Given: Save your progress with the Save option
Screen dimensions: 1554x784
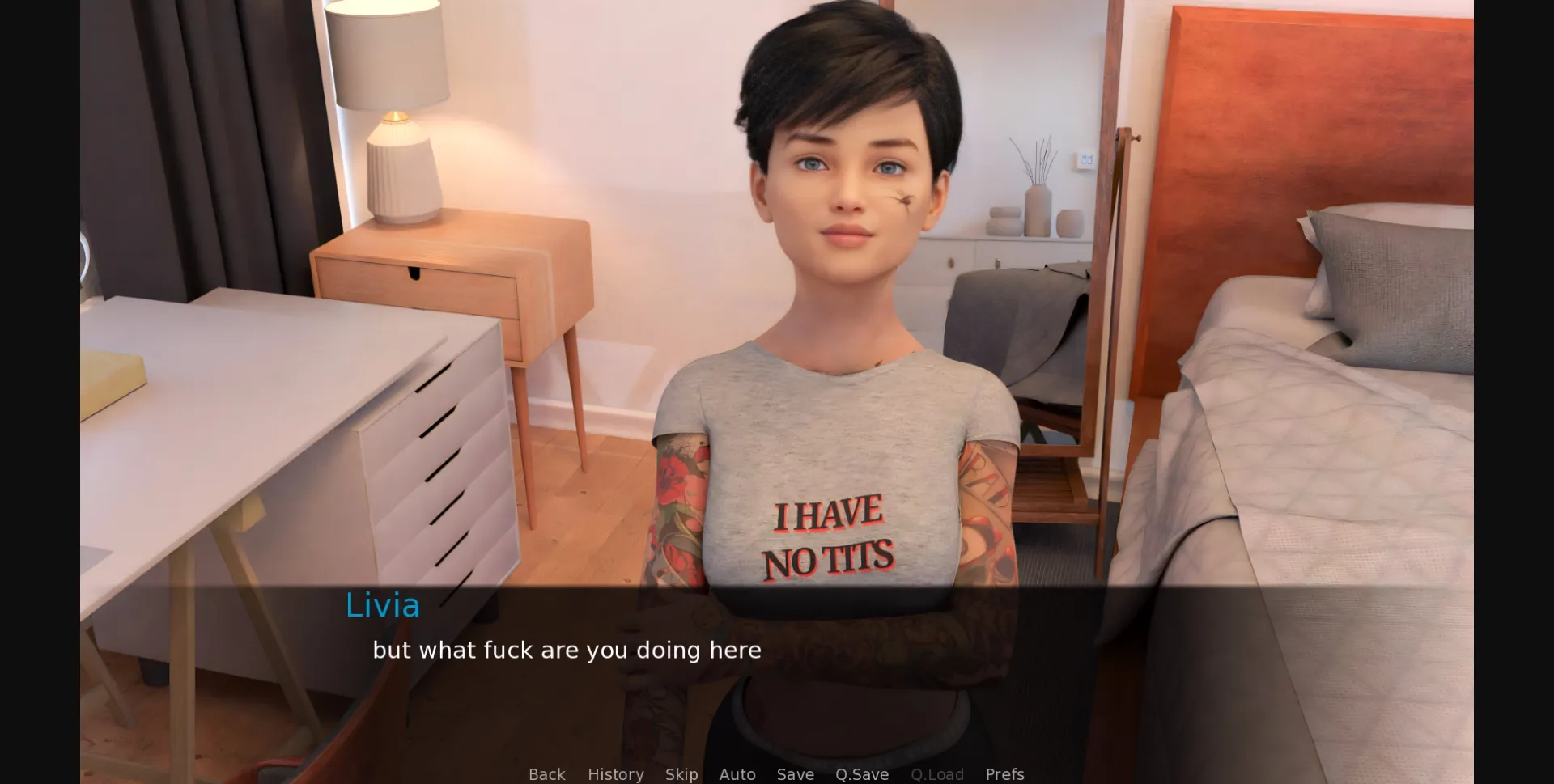Looking at the screenshot, I should [x=795, y=774].
